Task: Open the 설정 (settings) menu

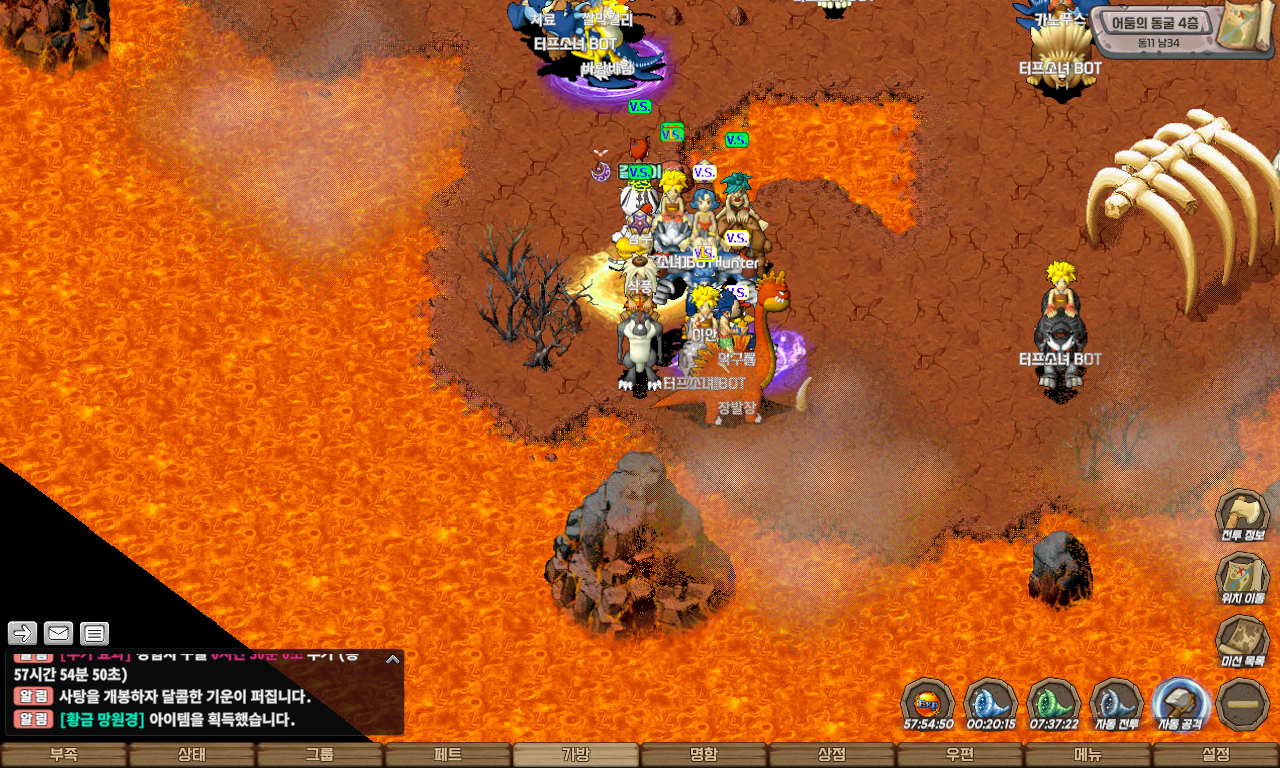Action: point(1216,755)
